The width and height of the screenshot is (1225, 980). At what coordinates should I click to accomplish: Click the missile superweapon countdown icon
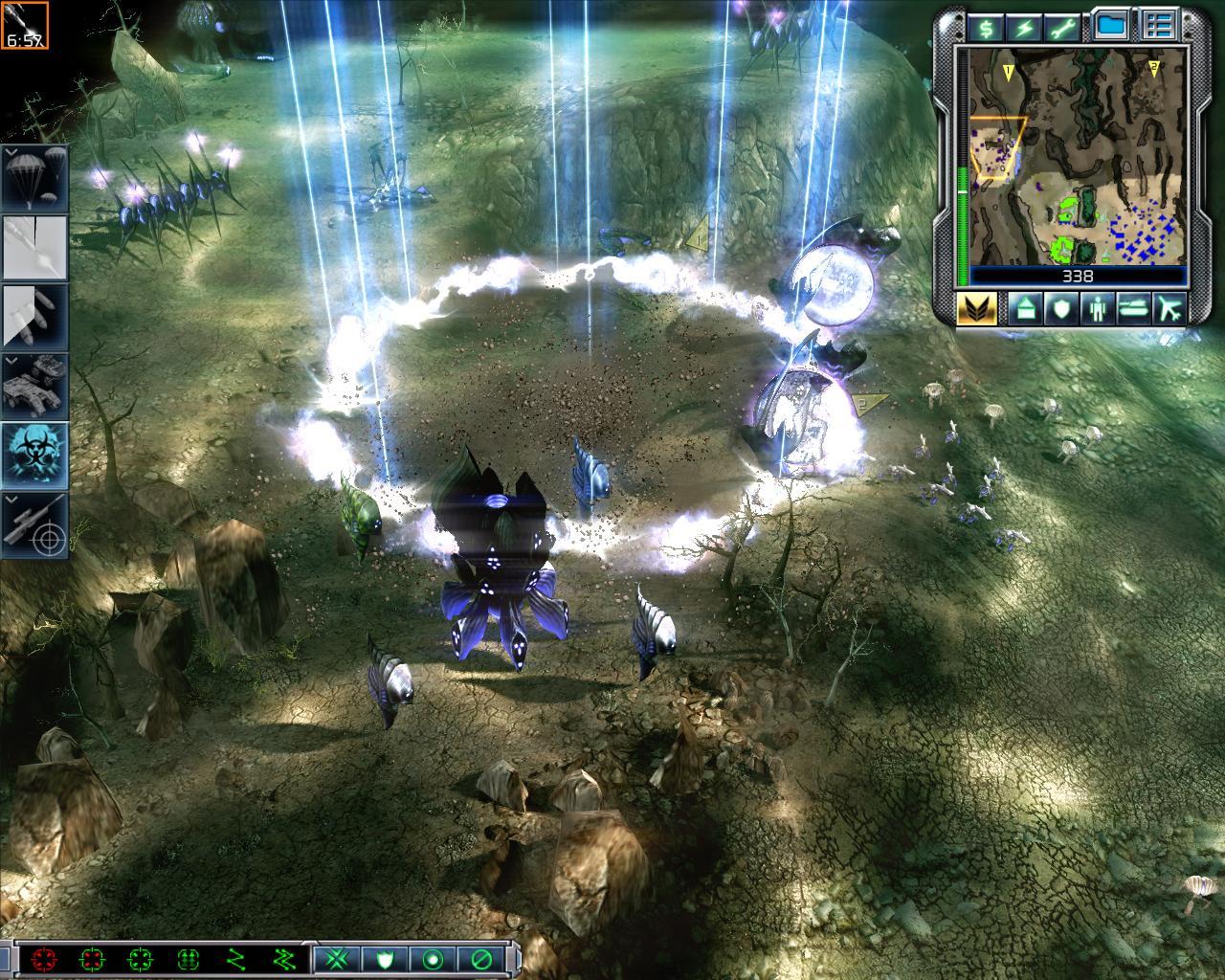(x=23, y=25)
